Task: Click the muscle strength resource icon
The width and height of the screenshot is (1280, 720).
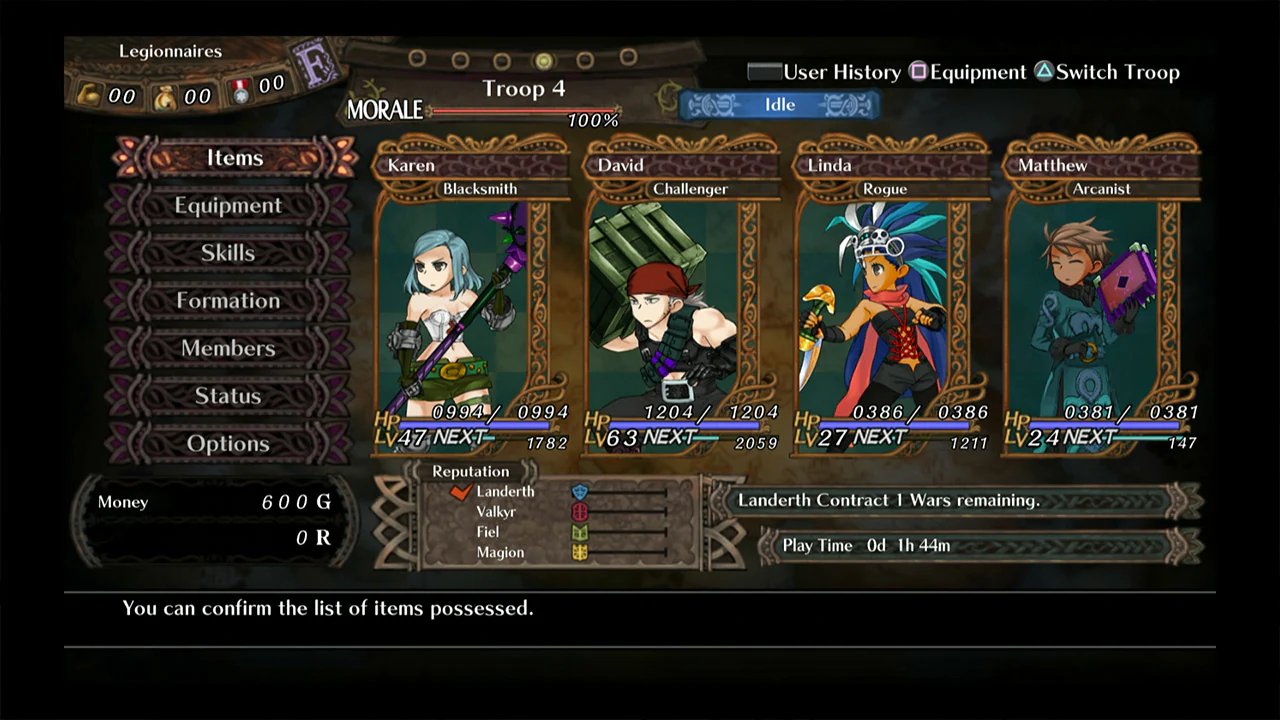Action: pos(89,93)
